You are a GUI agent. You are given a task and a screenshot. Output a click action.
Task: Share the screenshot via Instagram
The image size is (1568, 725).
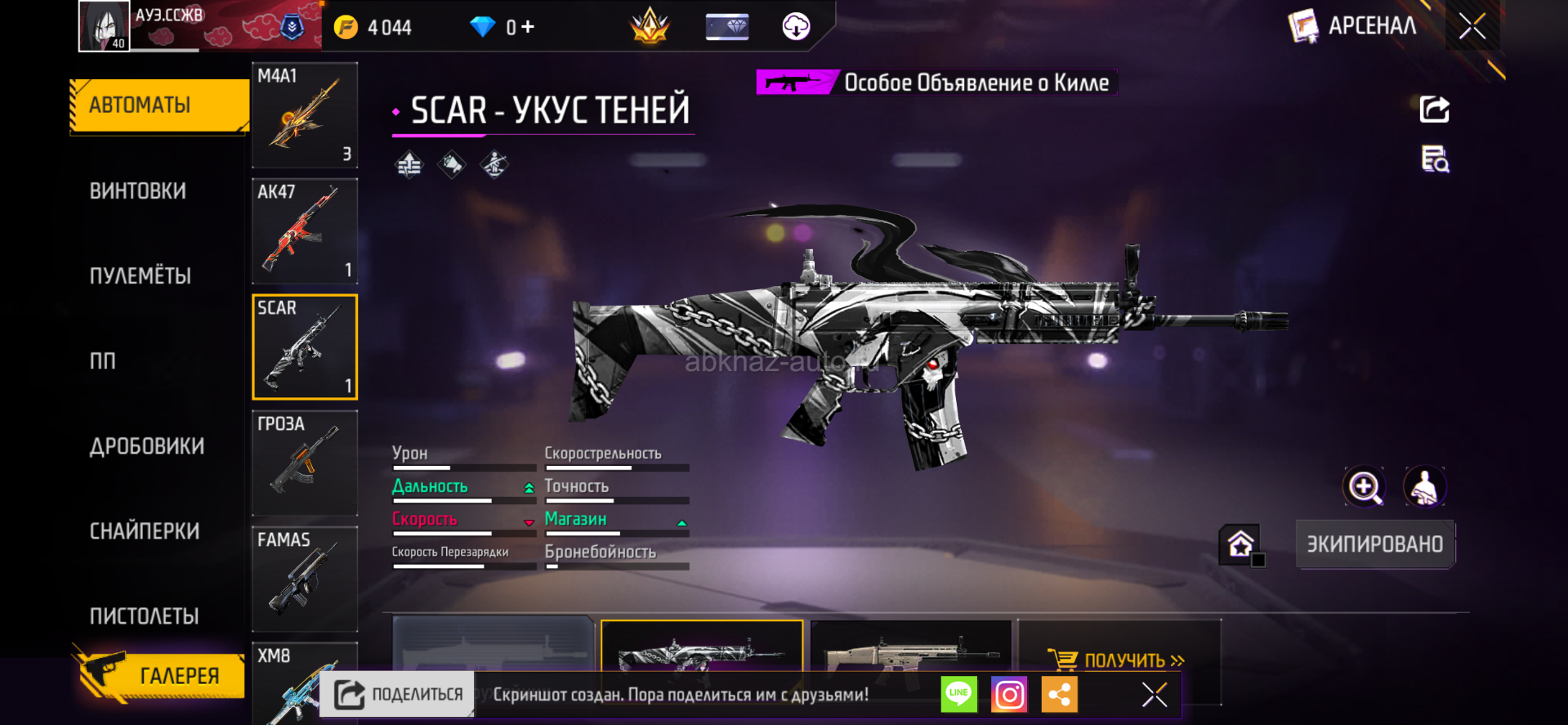(1009, 695)
